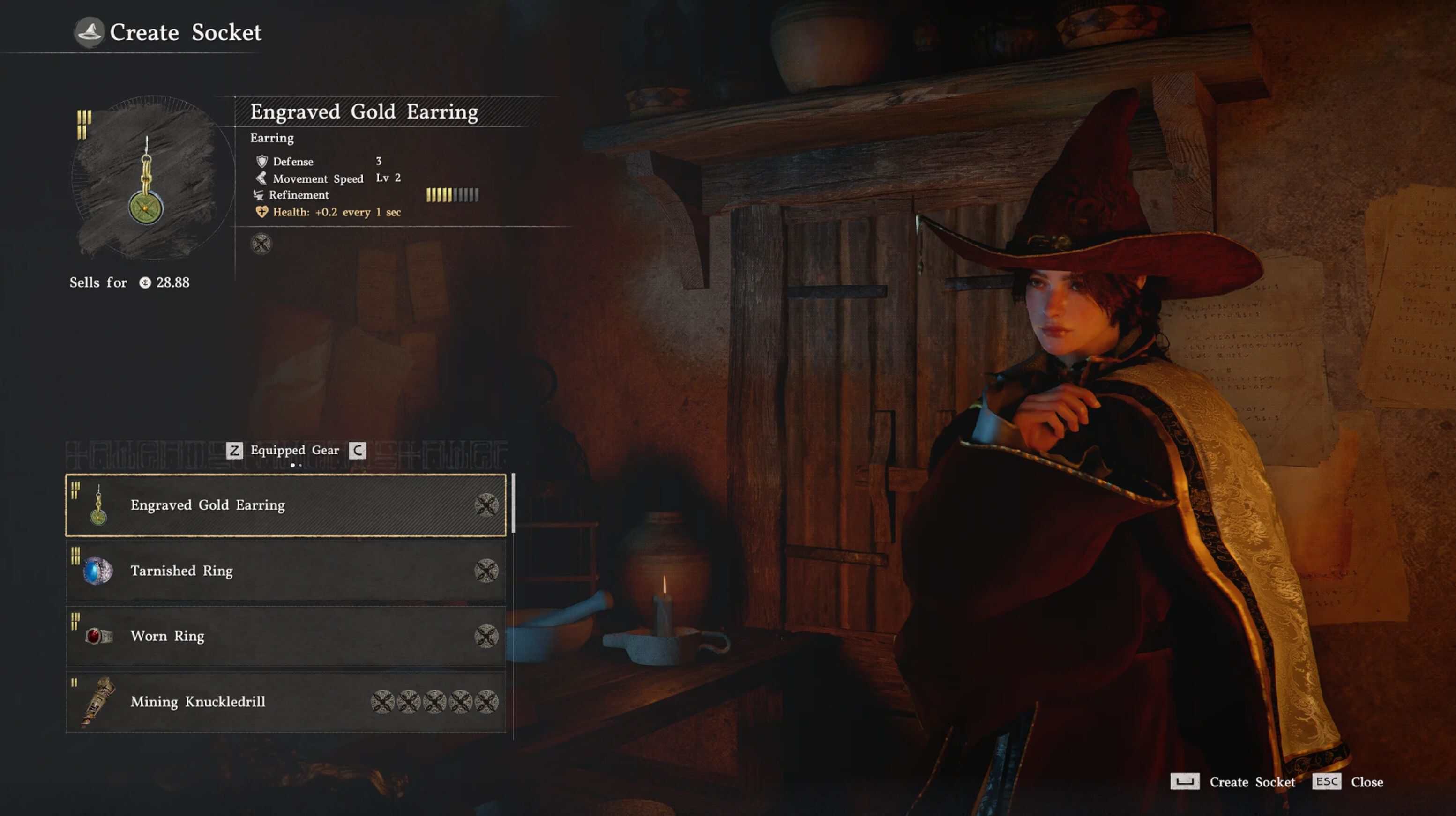Image resolution: width=1456 pixels, height=816 pixels.
Task: Select the Worn Ring from the gear list
Action: click(x=167, y=636)
